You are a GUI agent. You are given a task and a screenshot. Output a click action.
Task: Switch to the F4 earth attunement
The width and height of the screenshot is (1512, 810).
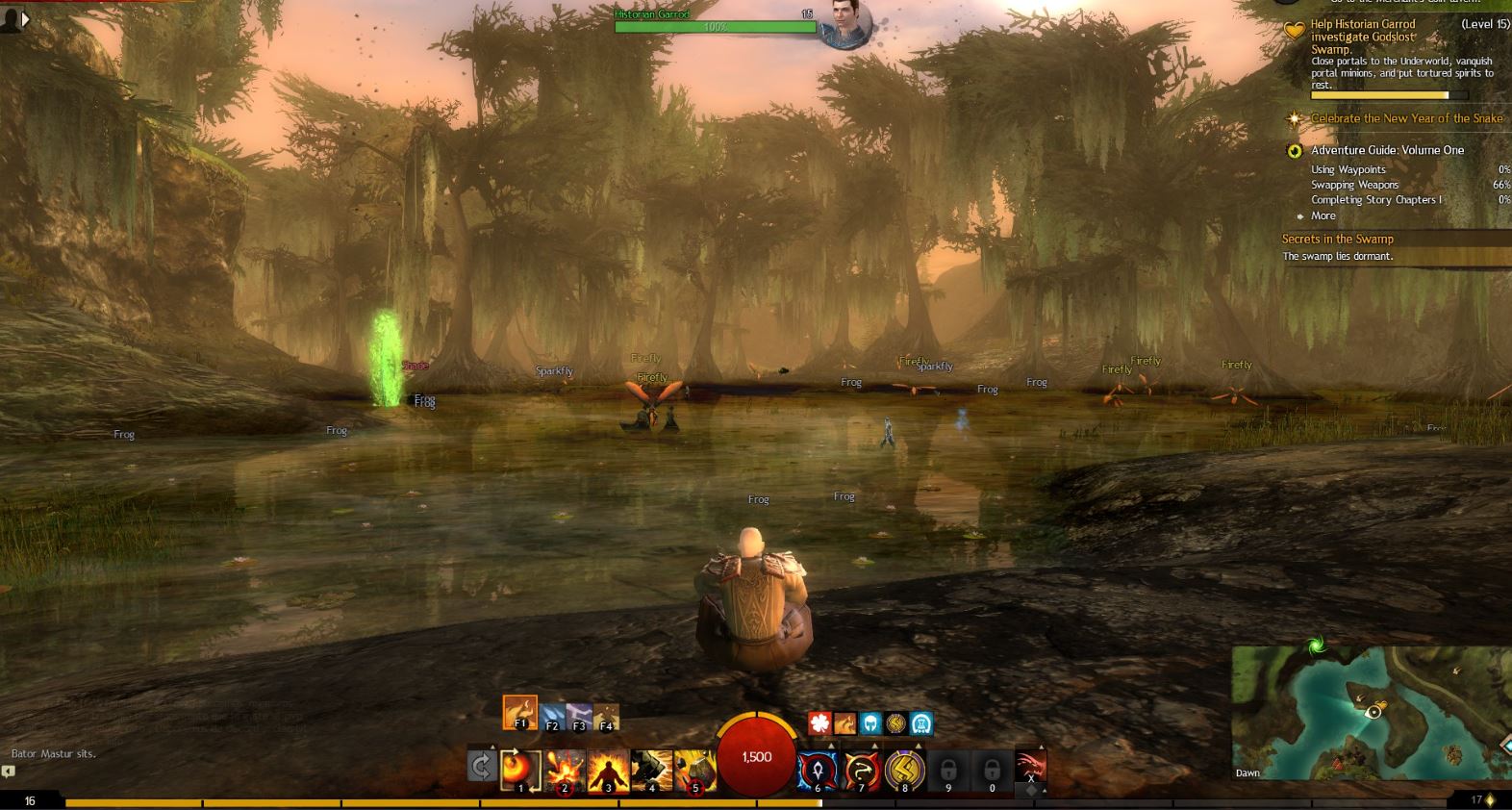(x=606, y=718)
